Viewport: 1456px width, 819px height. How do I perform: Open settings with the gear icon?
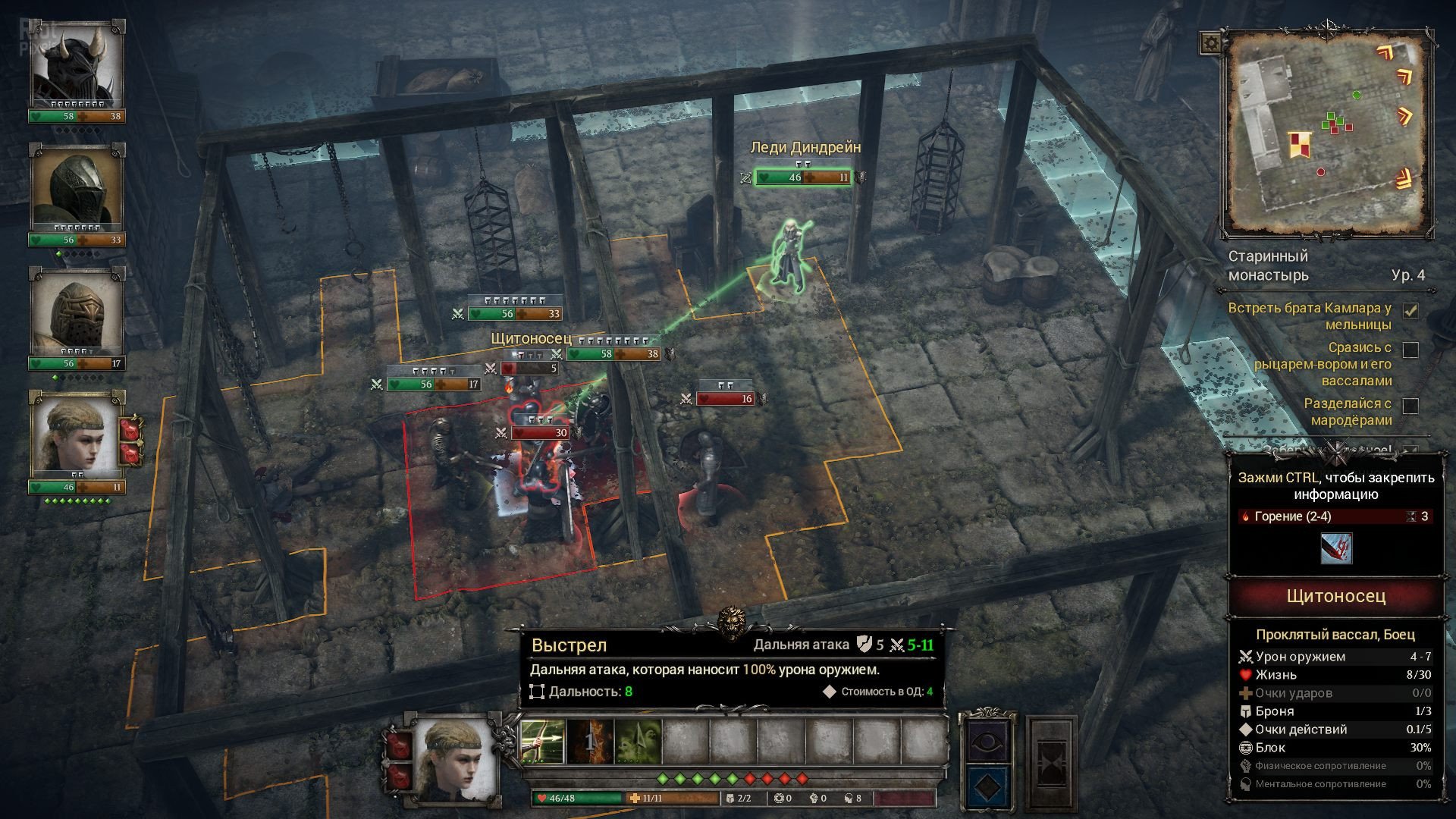point(1211,43)
